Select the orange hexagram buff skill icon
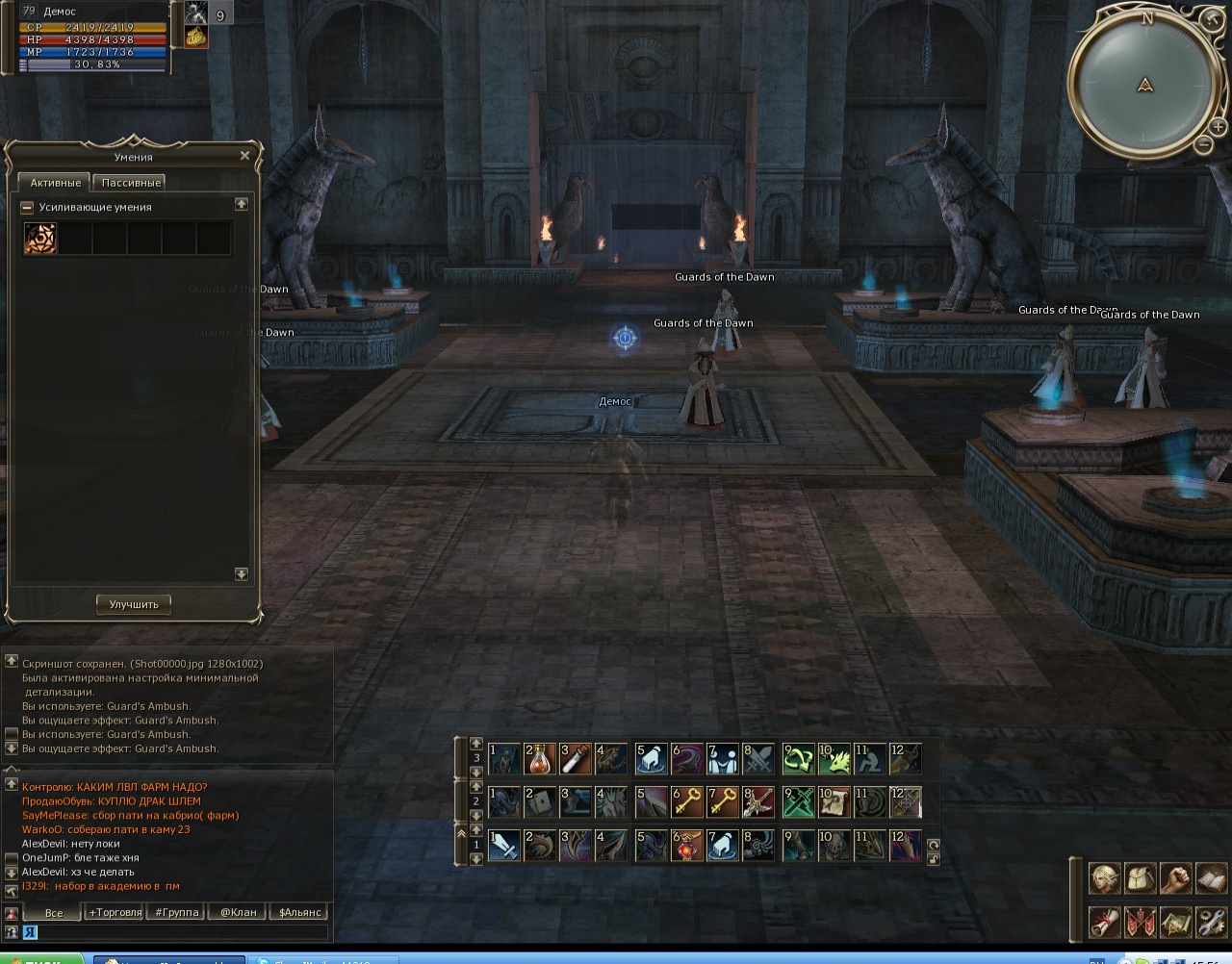The height and width of the screenshot is (964, 1232). 40,239
